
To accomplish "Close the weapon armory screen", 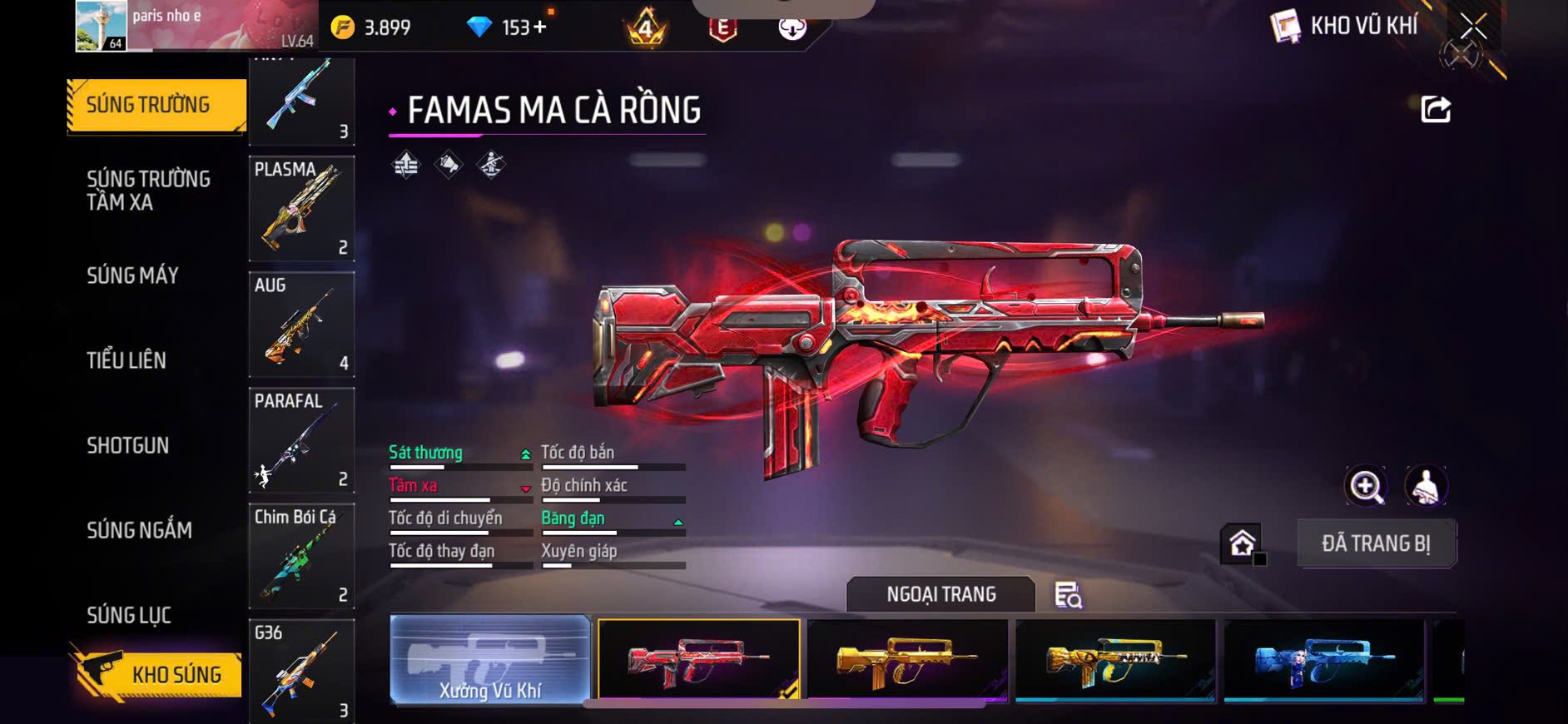I will [x=1472, y=27].
